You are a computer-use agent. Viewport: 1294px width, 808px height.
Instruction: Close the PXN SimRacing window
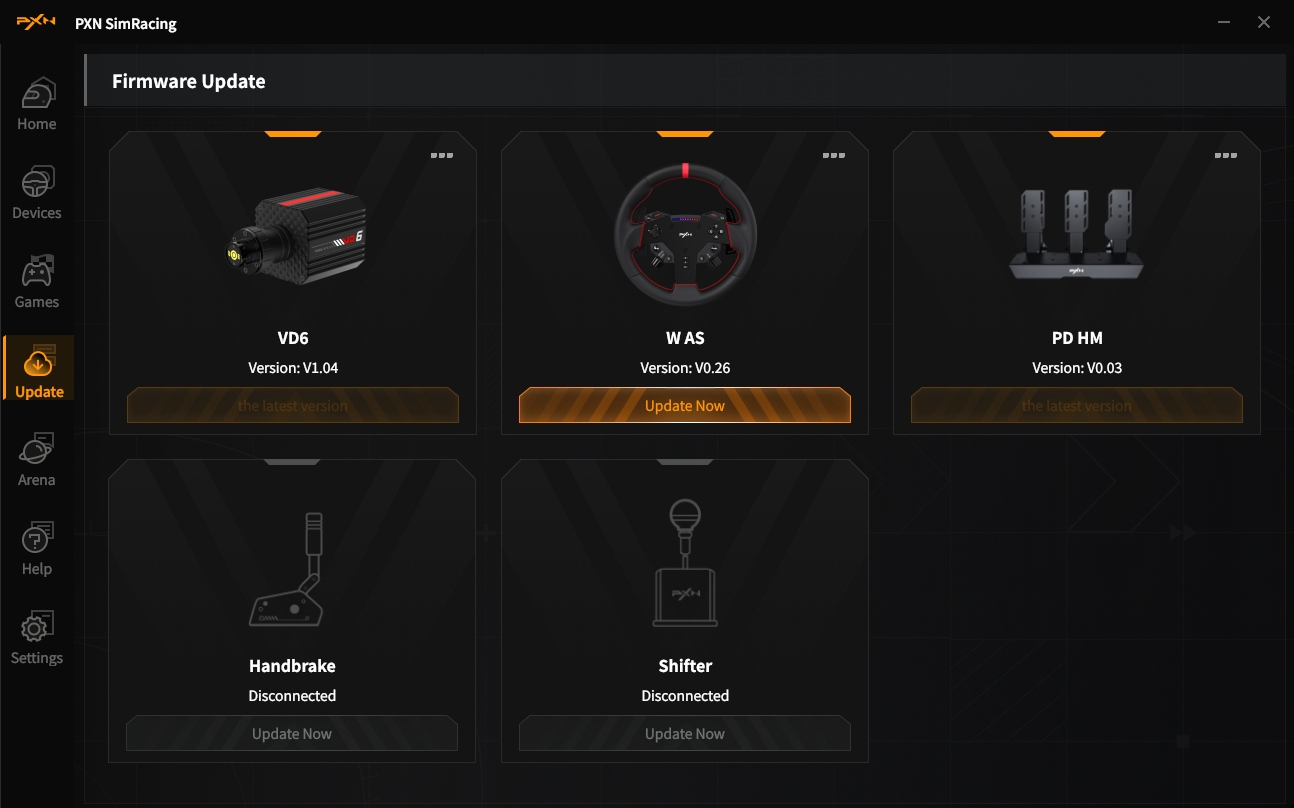coord(1264,22)
